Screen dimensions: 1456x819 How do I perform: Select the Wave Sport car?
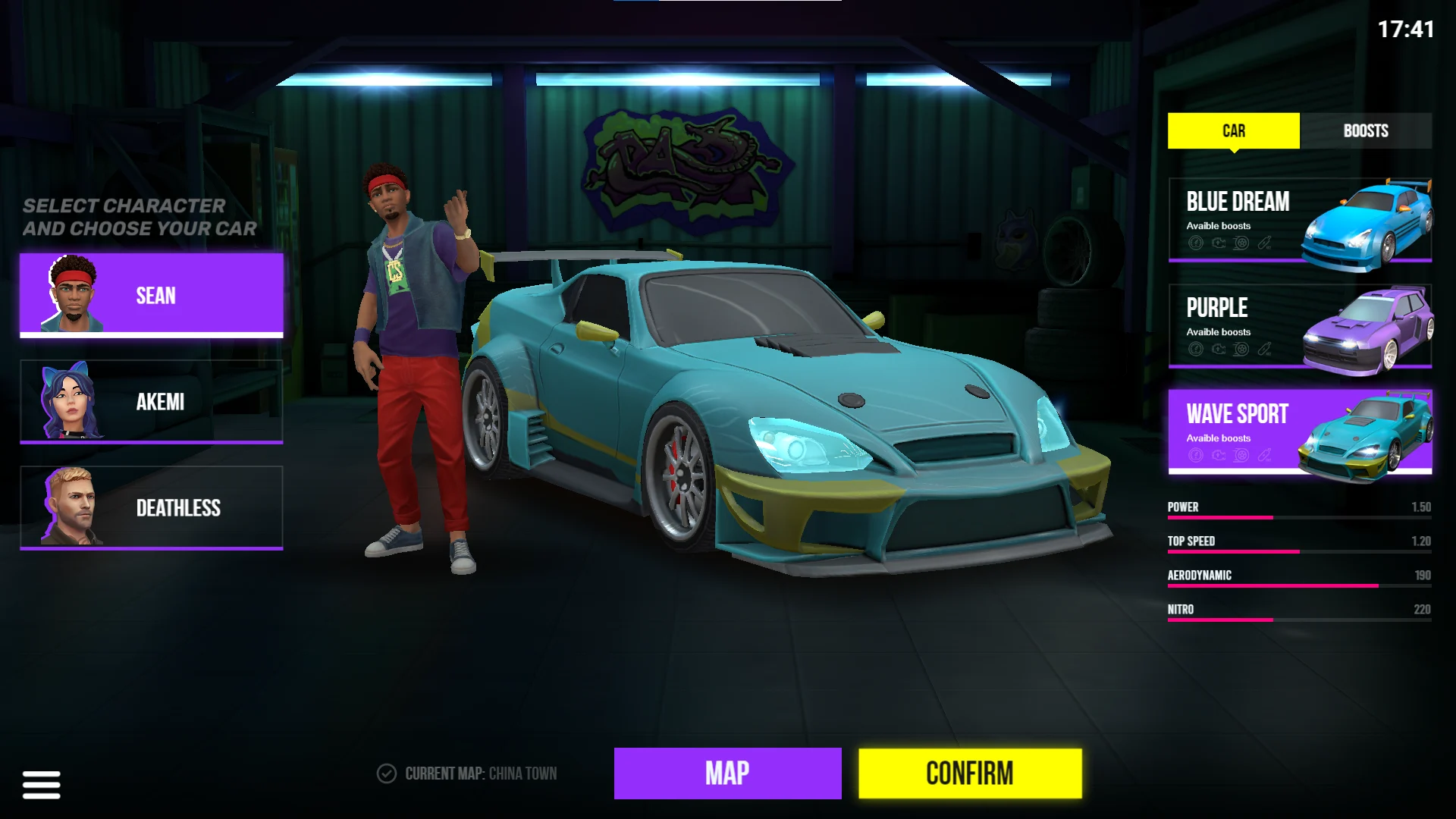tap(1300, 432)
